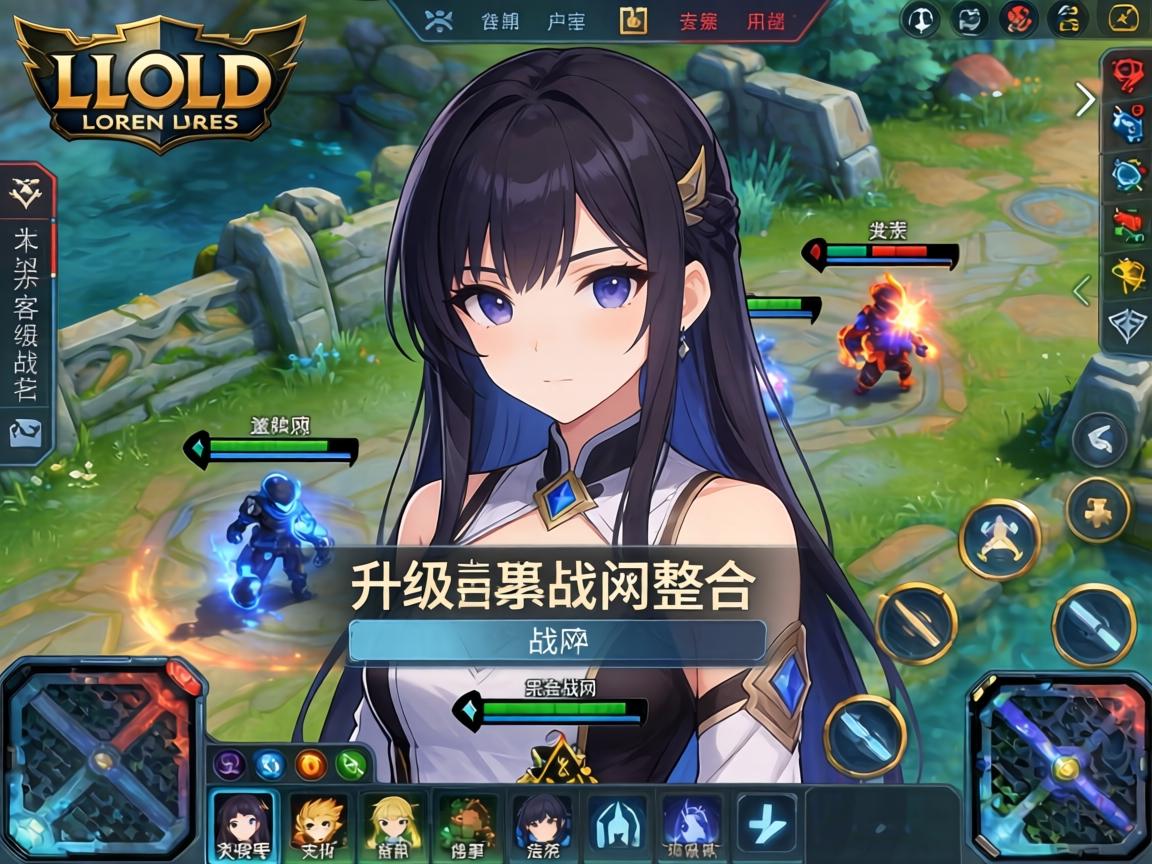Click the red circular icon in the top-right row
Screen dimensions: 1152x864
[1018, 19]
